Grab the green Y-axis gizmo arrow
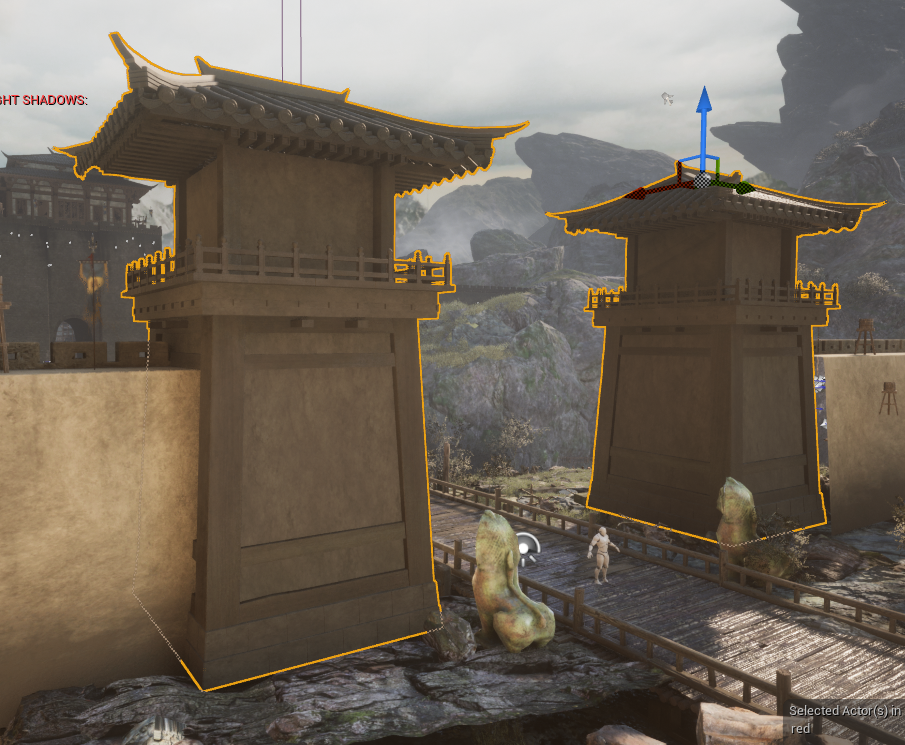The image size is (905, 745). 743,186
